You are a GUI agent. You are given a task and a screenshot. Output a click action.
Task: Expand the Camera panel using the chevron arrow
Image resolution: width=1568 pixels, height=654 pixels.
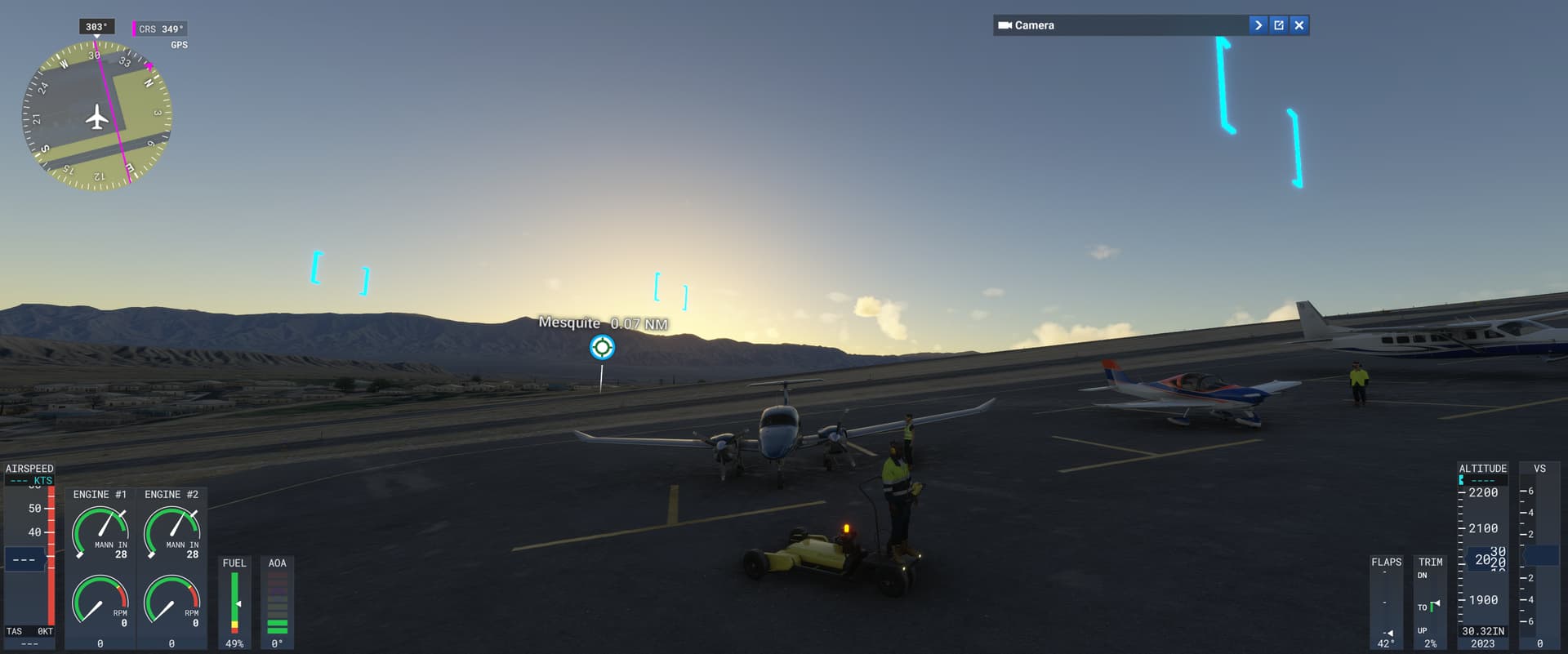(1257, 24)
